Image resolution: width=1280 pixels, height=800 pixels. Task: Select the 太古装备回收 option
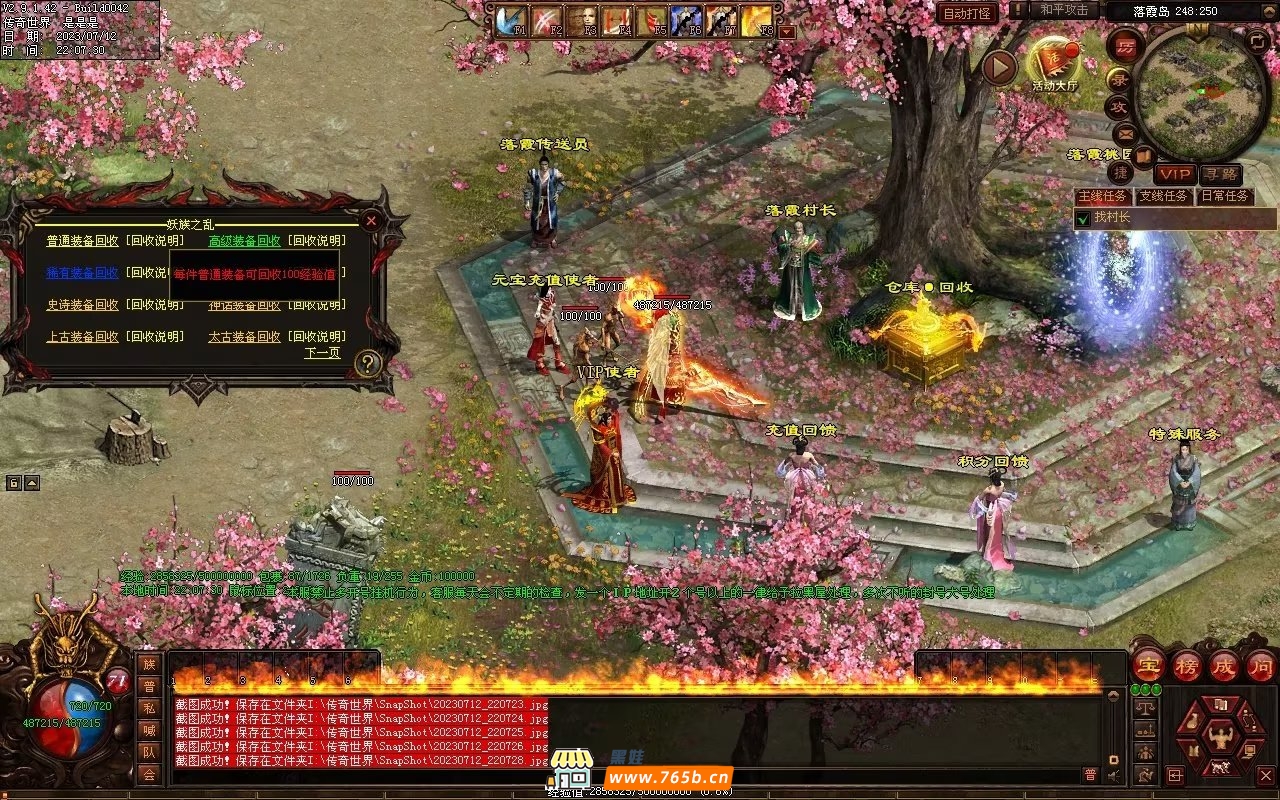[x=244, y=337]
